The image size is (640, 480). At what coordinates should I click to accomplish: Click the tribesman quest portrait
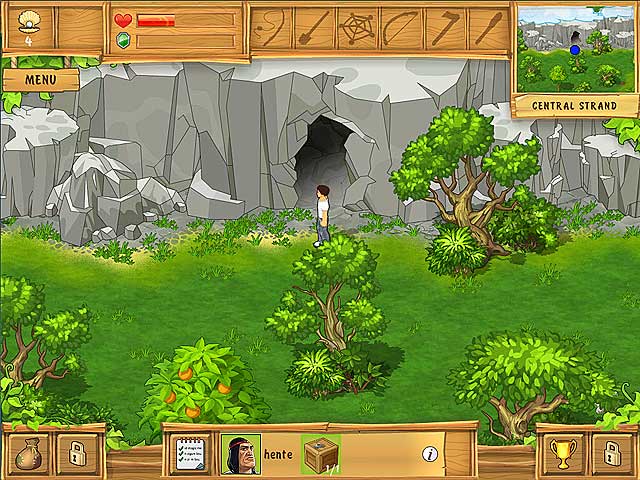[x=240, y=454]
